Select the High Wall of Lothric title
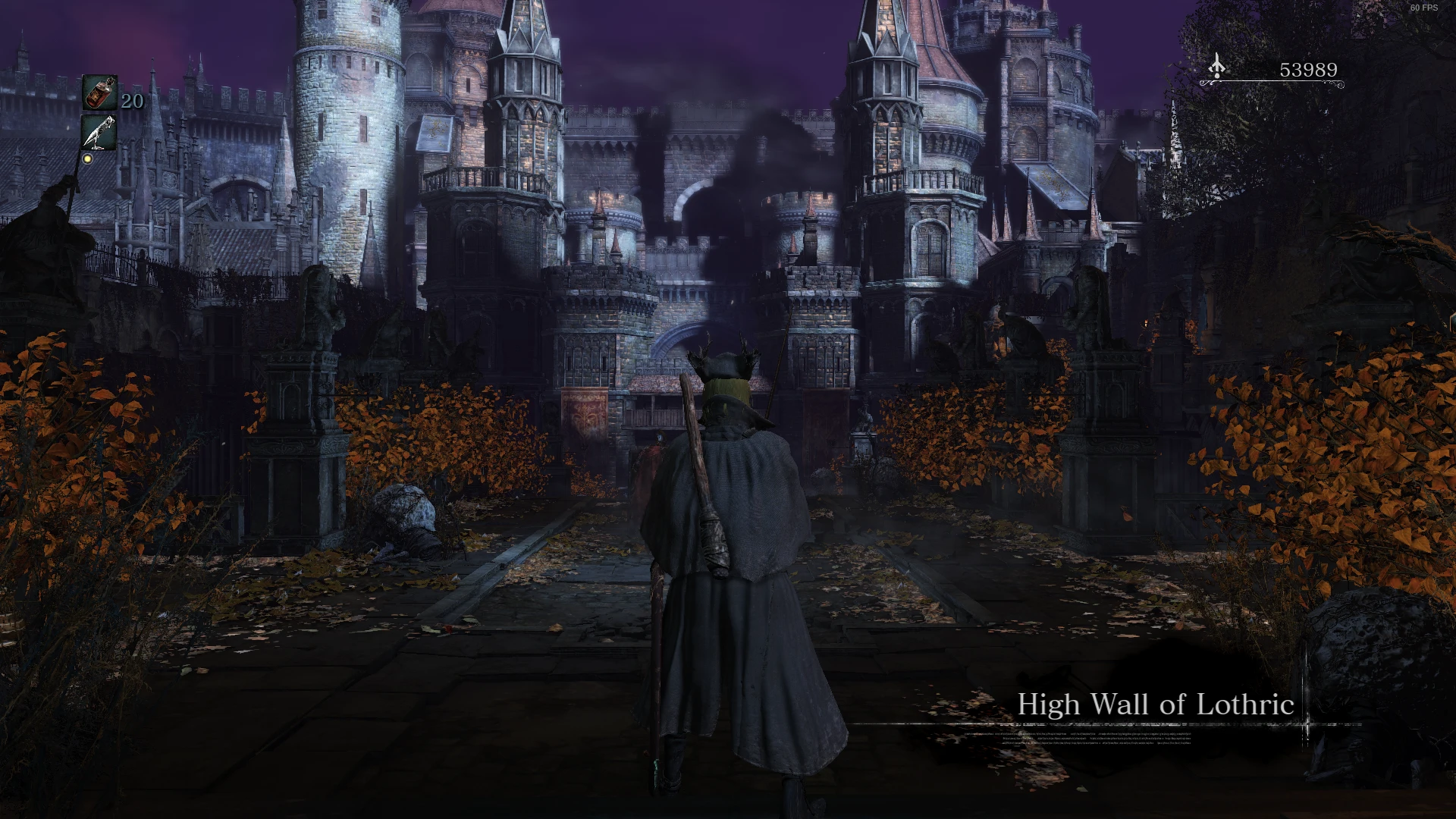Viewport: 1456px width, 819px height. click(x=1156, y=706)
